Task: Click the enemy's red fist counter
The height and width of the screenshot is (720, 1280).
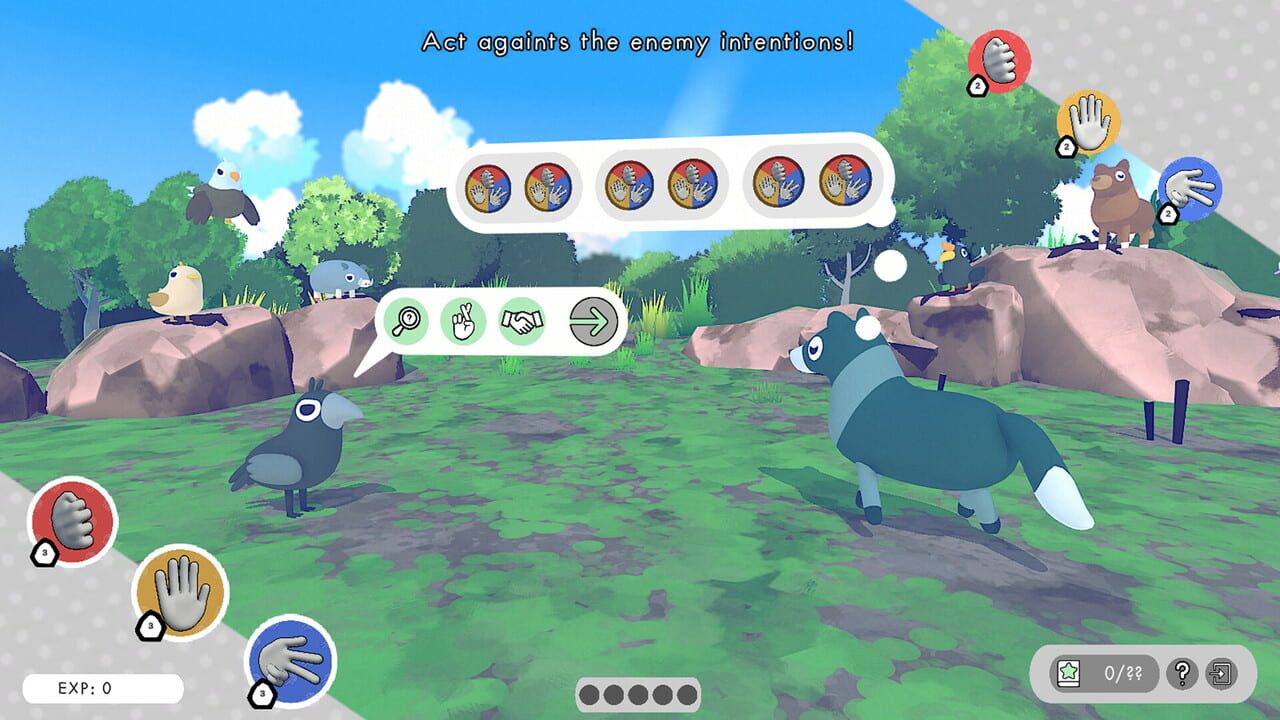Action: click(x=999, y=62)
